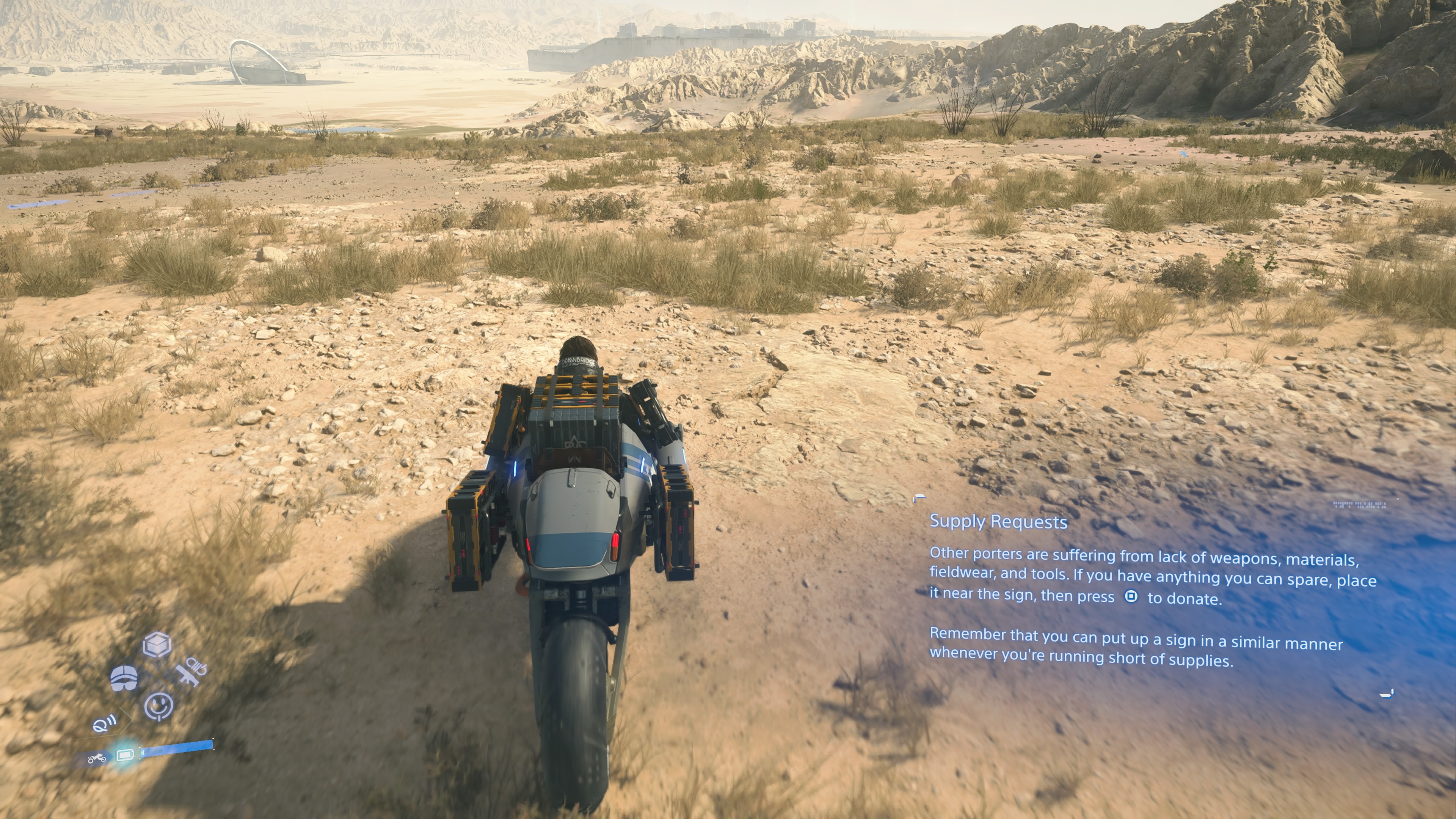The height and width of the screenshot is (819, 1456).
Task: Select the cargo cube icon
Action: [x=157, y=644]
